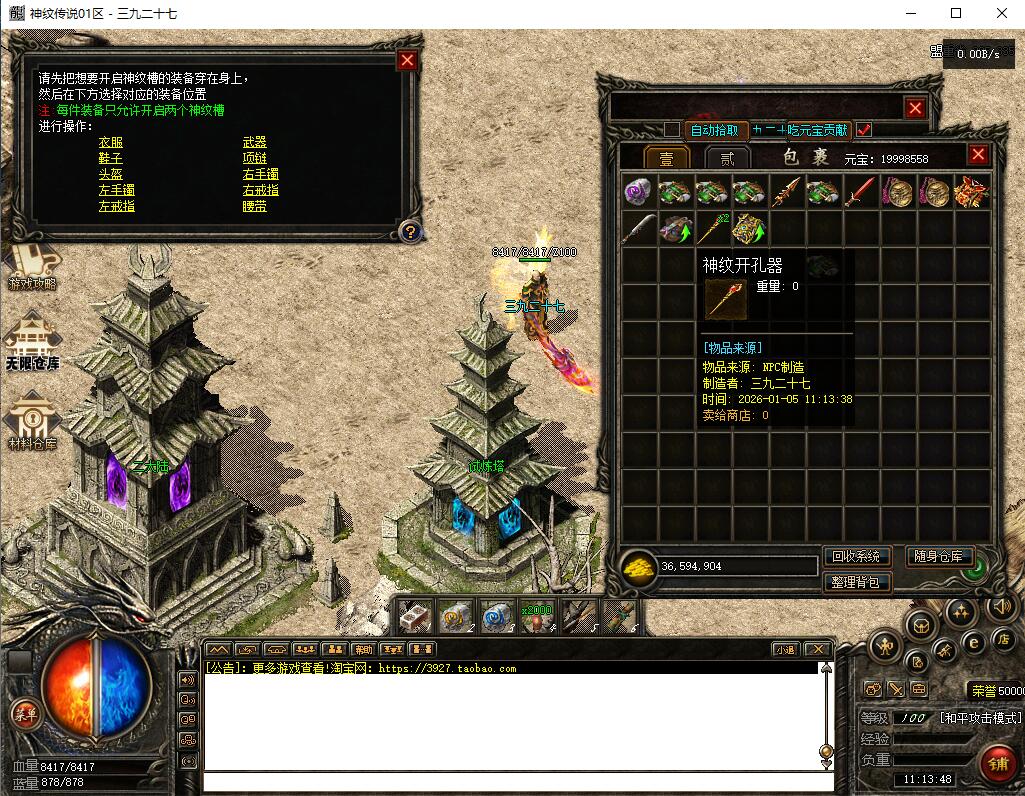
Task: Open 随身仓库 portable warehouse
Action: (x=940, y=557)
